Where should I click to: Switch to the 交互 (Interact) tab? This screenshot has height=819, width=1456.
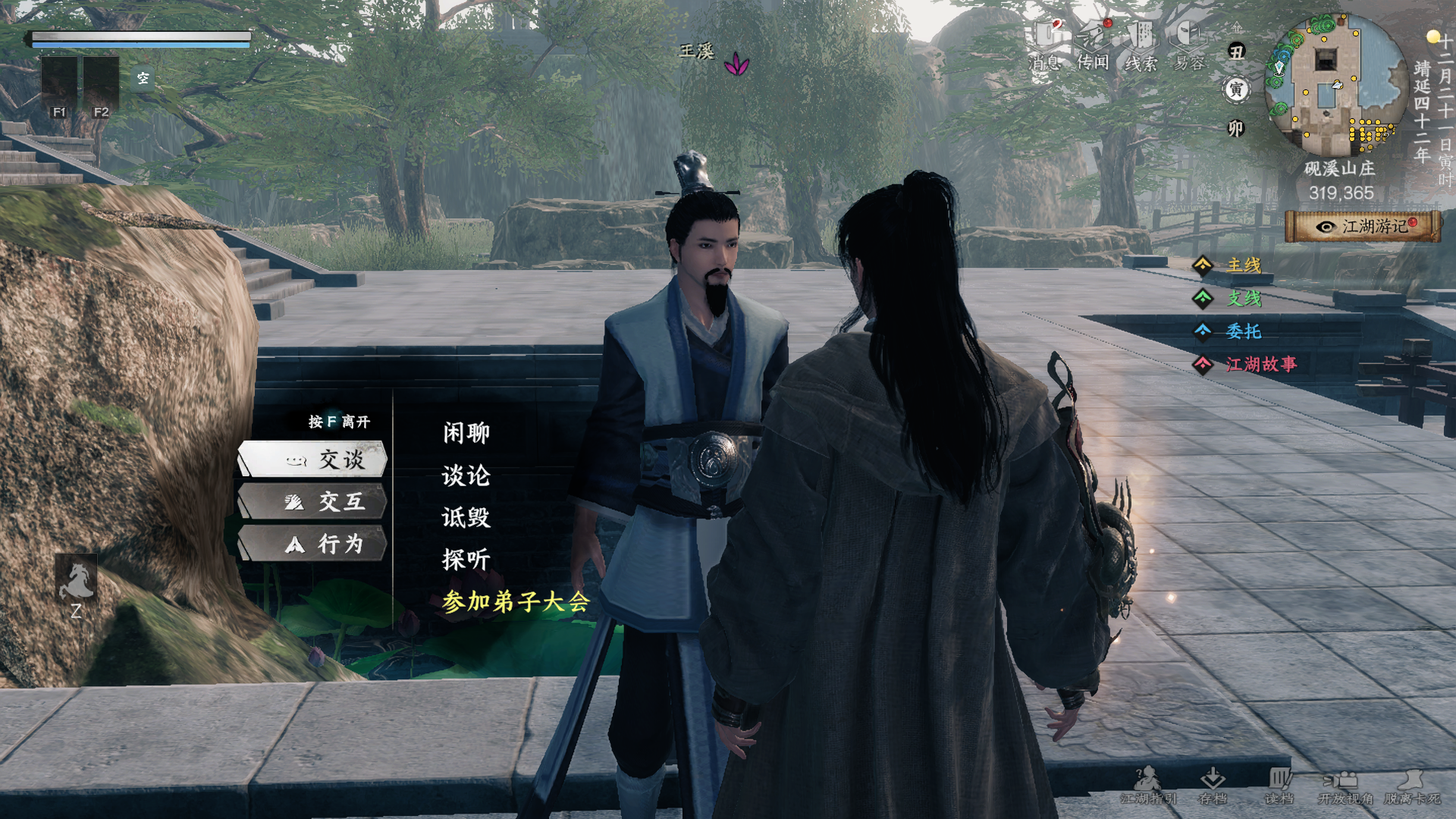click(x=313, y=502)
